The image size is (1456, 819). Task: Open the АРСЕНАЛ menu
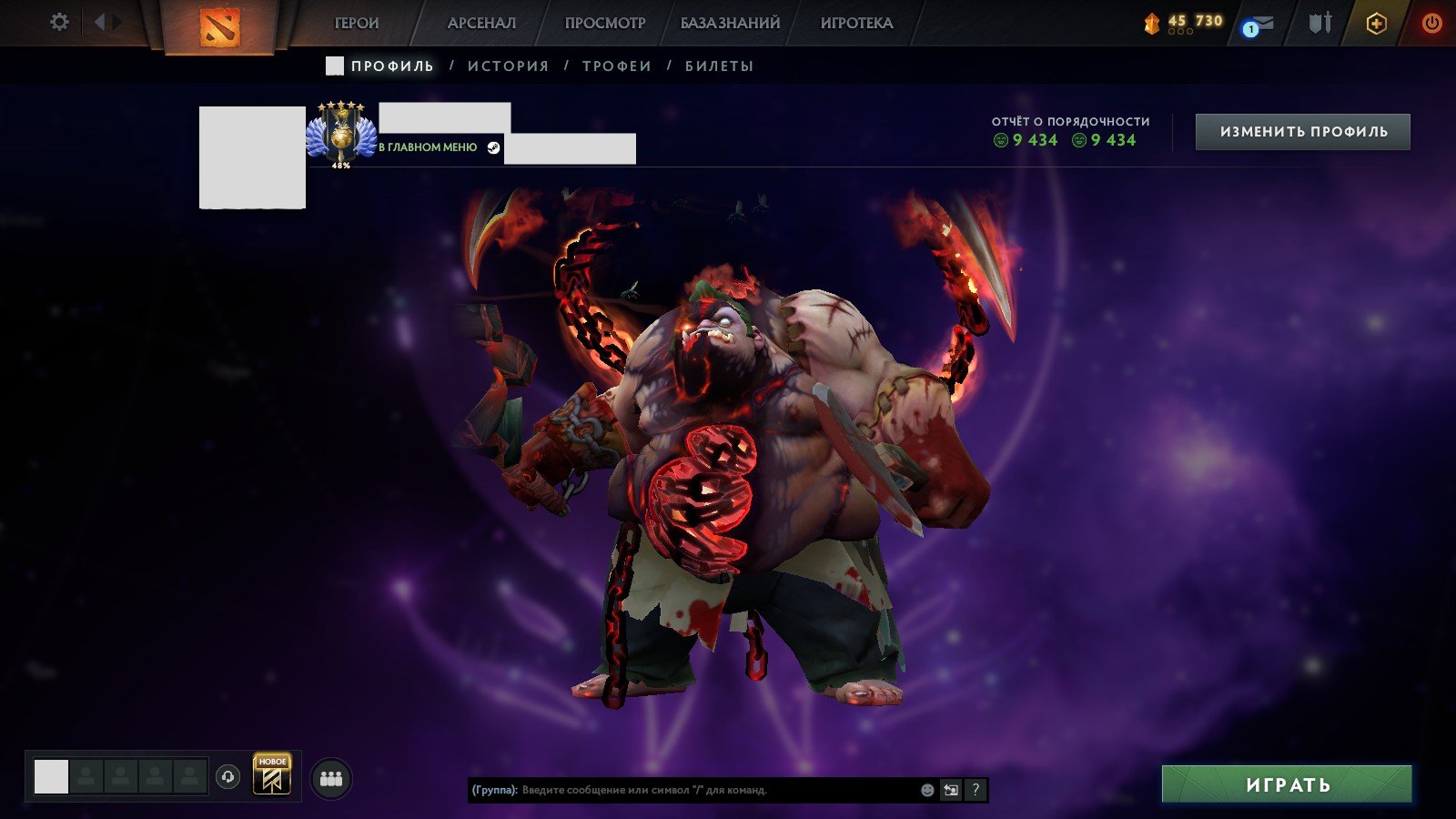(481, 22)
